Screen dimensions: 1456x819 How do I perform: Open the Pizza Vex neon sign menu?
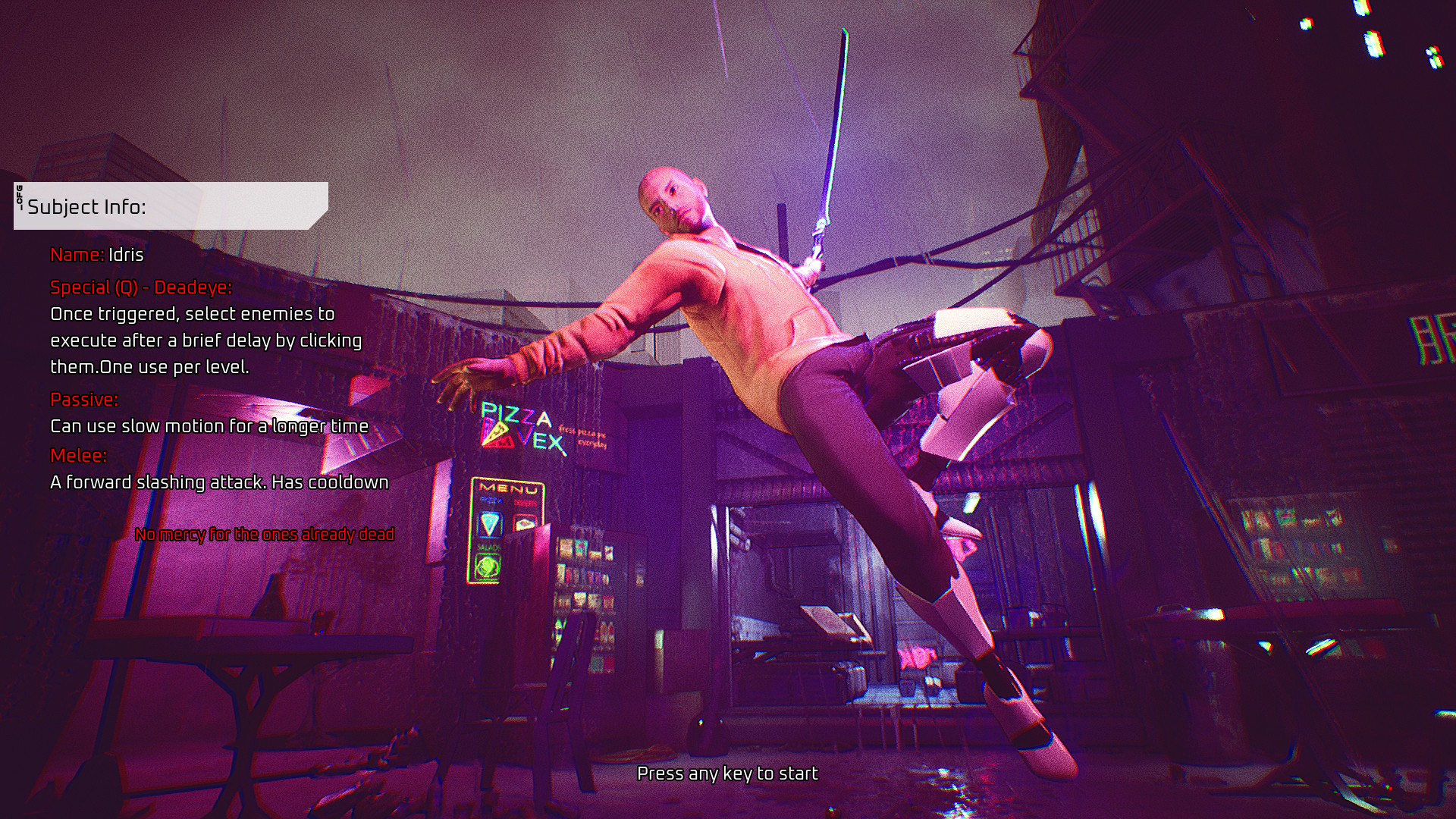tap(523, 425)
